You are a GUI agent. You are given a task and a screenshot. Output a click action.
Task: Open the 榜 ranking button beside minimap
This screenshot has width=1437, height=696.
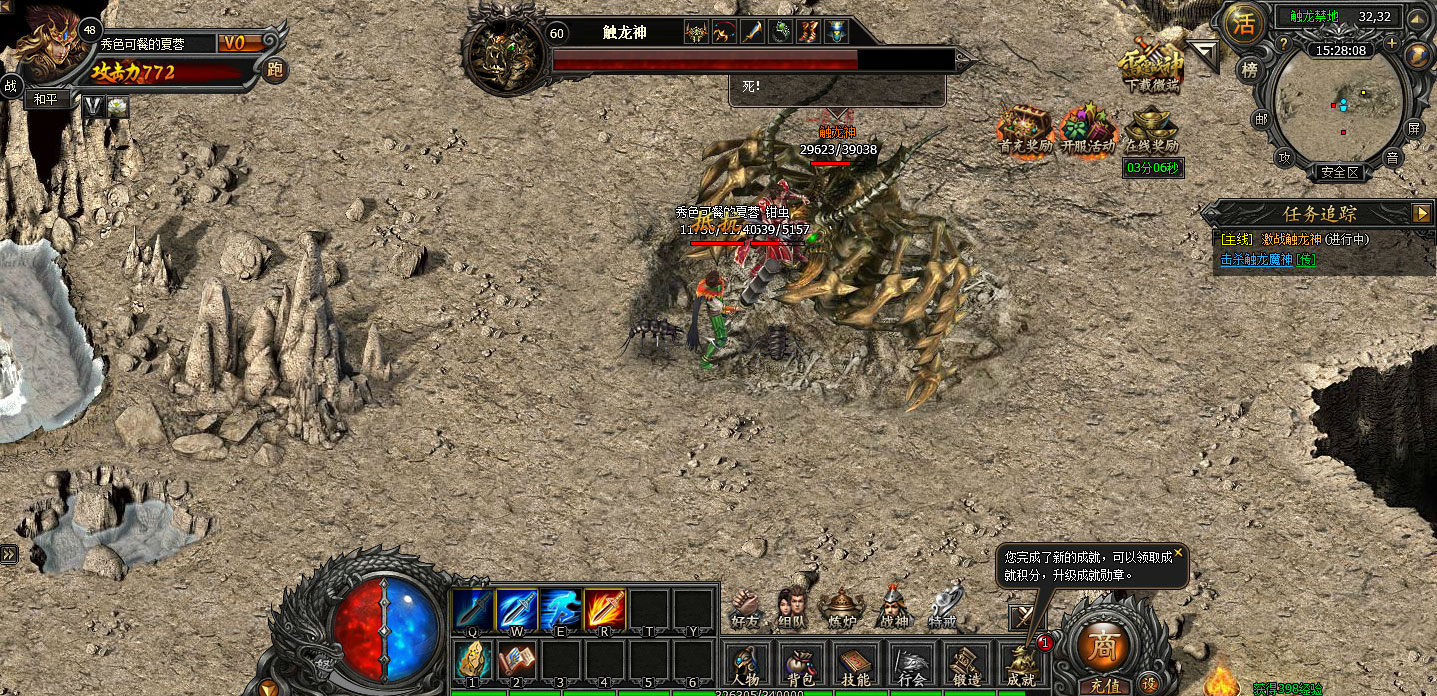click(x=1249, y=70)
